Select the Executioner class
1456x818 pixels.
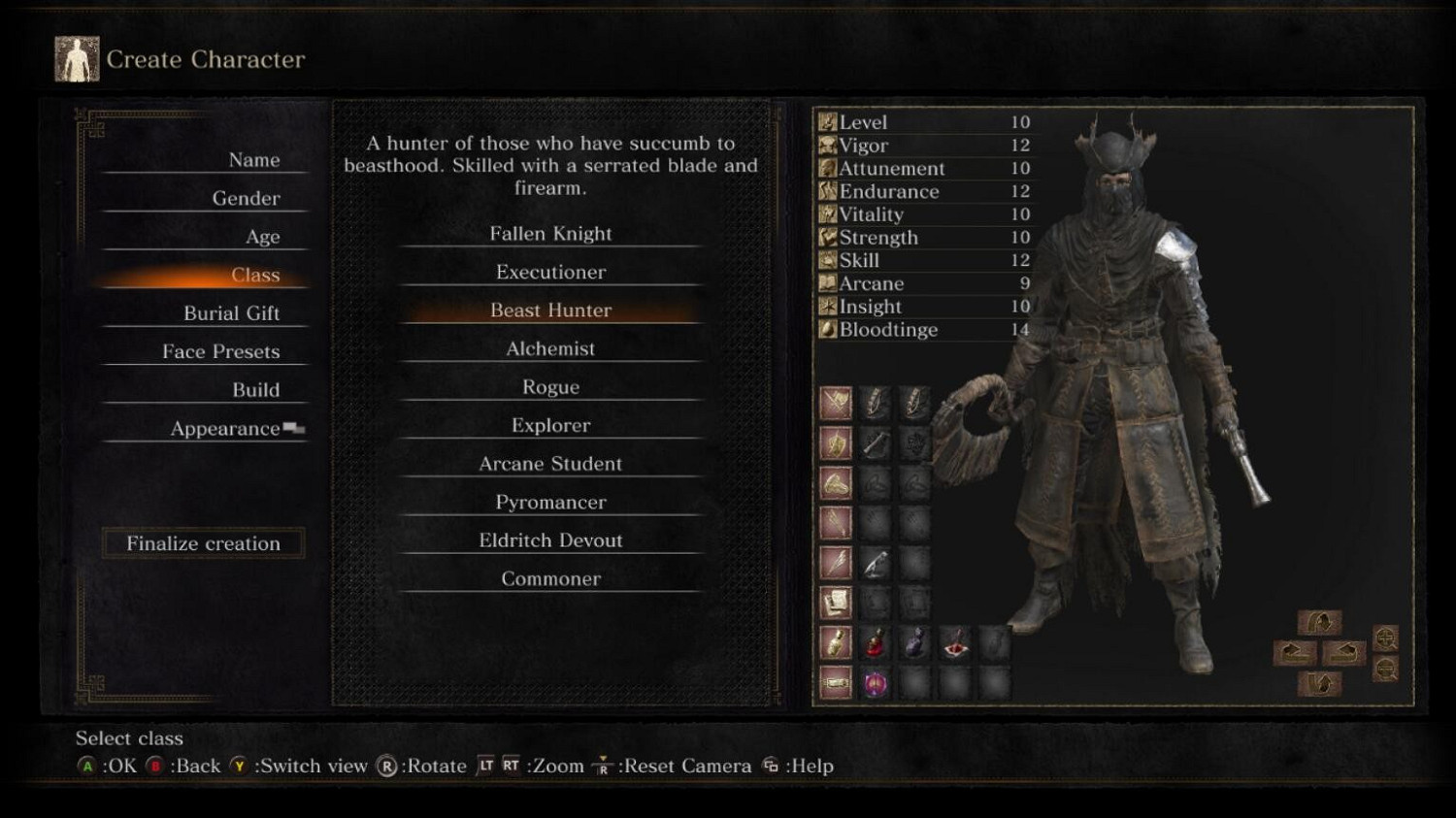point(550,273)
